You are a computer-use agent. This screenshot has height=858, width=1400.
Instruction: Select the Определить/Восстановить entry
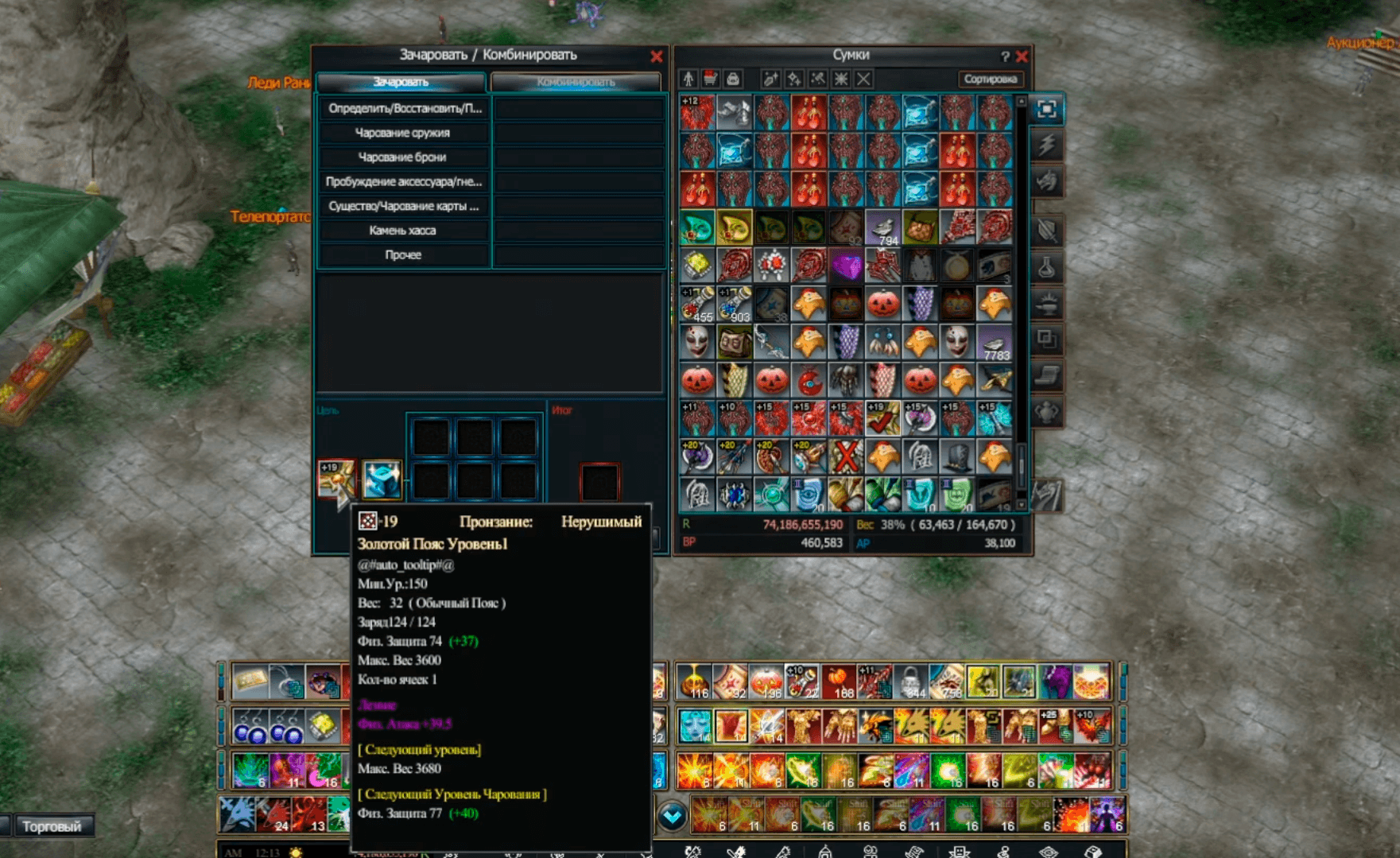coord(402,108)
